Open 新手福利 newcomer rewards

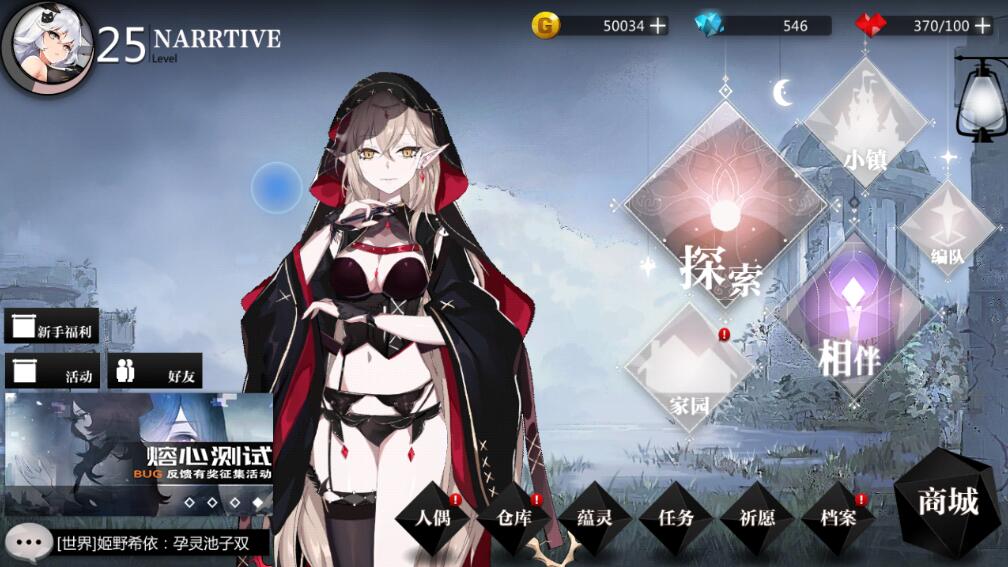point(52,327)
